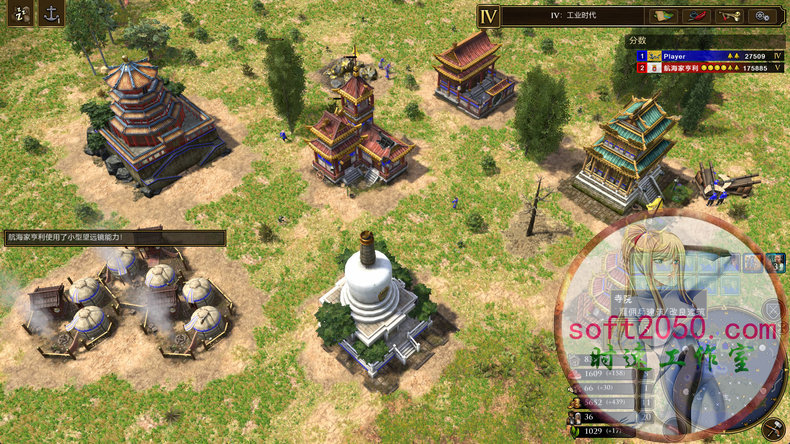Open the map scroll button
The image size is (790, 444).
click(x=661, y=15)
